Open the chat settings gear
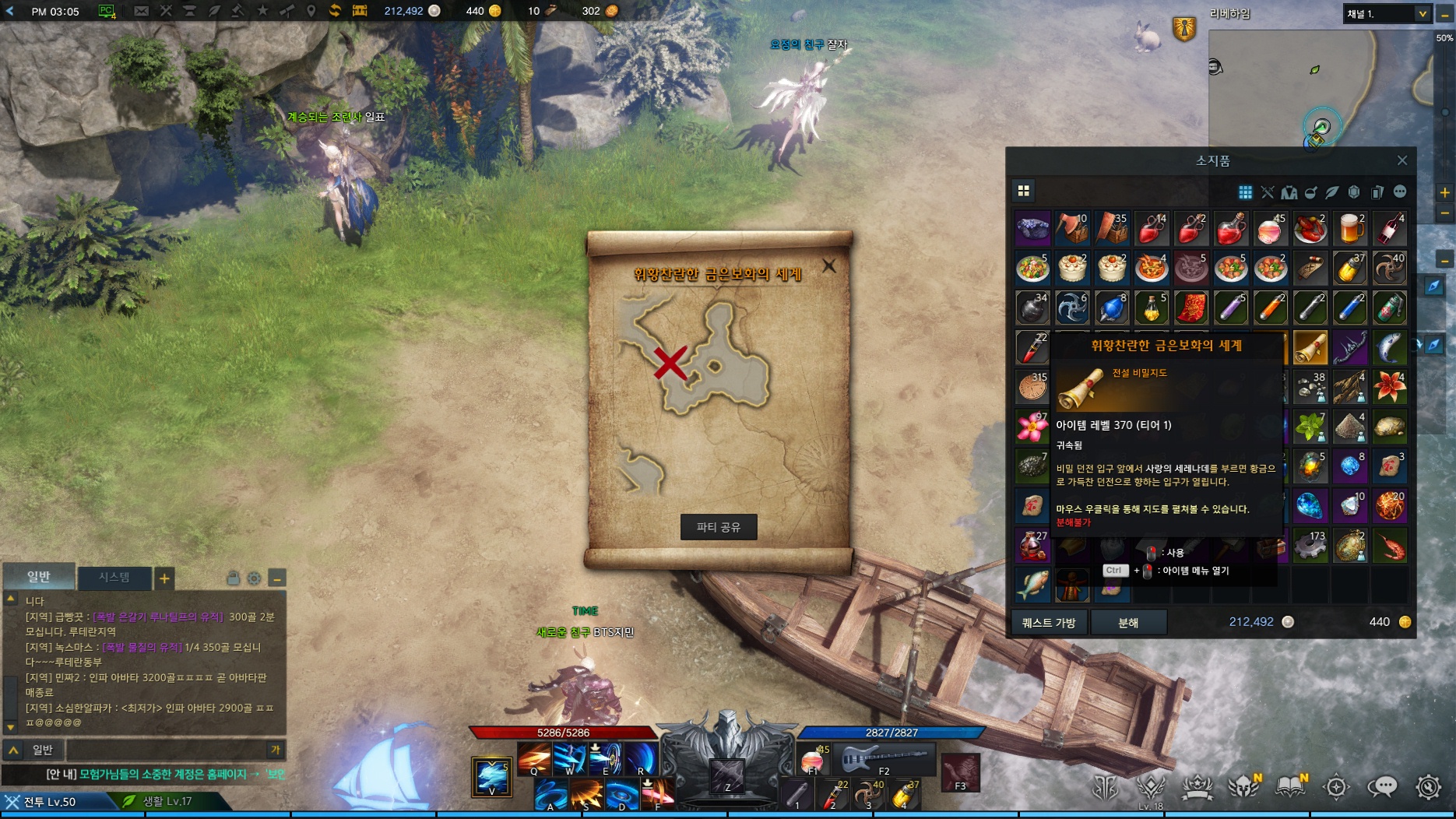This screenshot has height=819, width=1456. point(255,578)
